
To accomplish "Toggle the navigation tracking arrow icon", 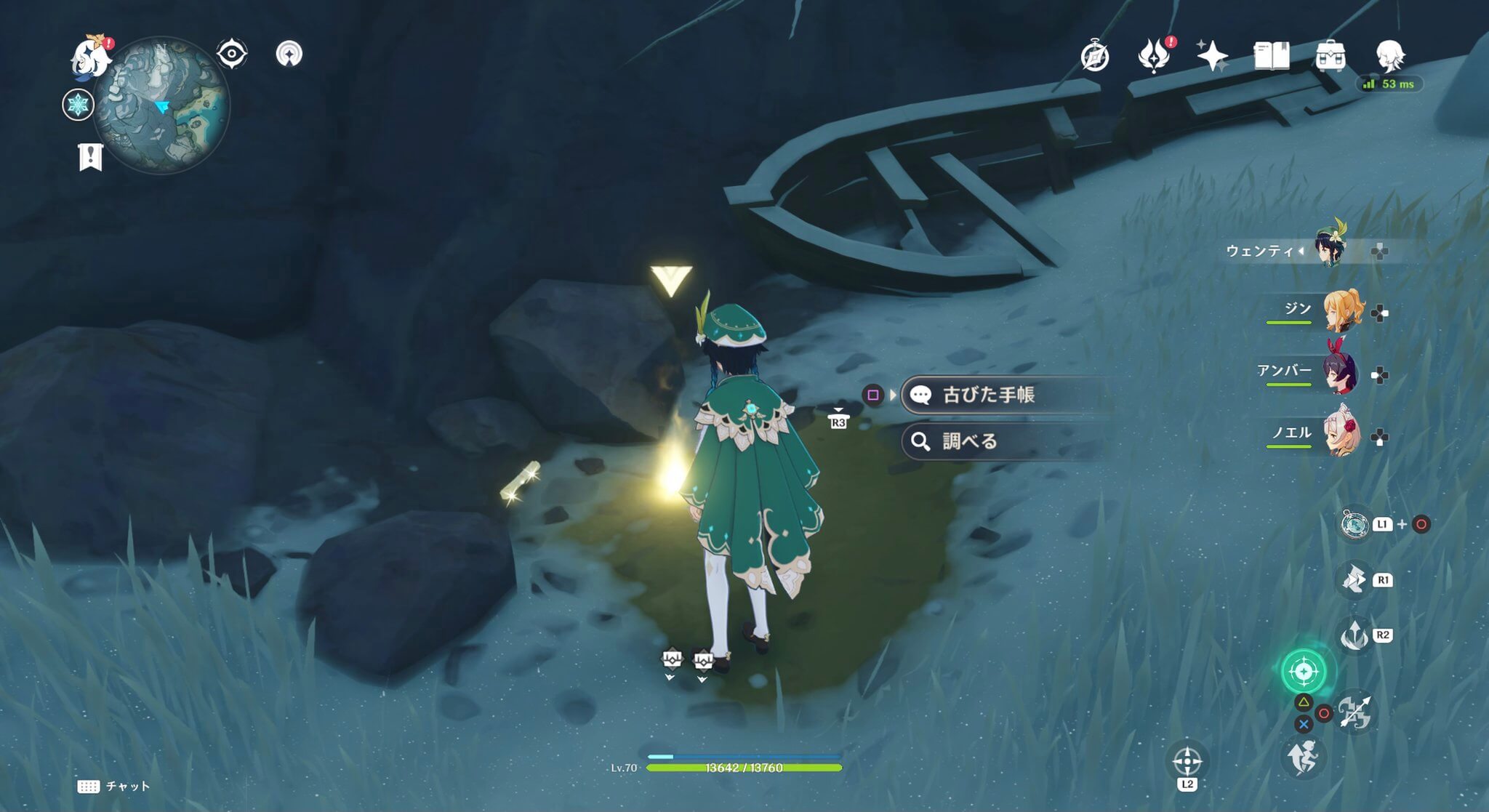I will click(x=289, y=55).
